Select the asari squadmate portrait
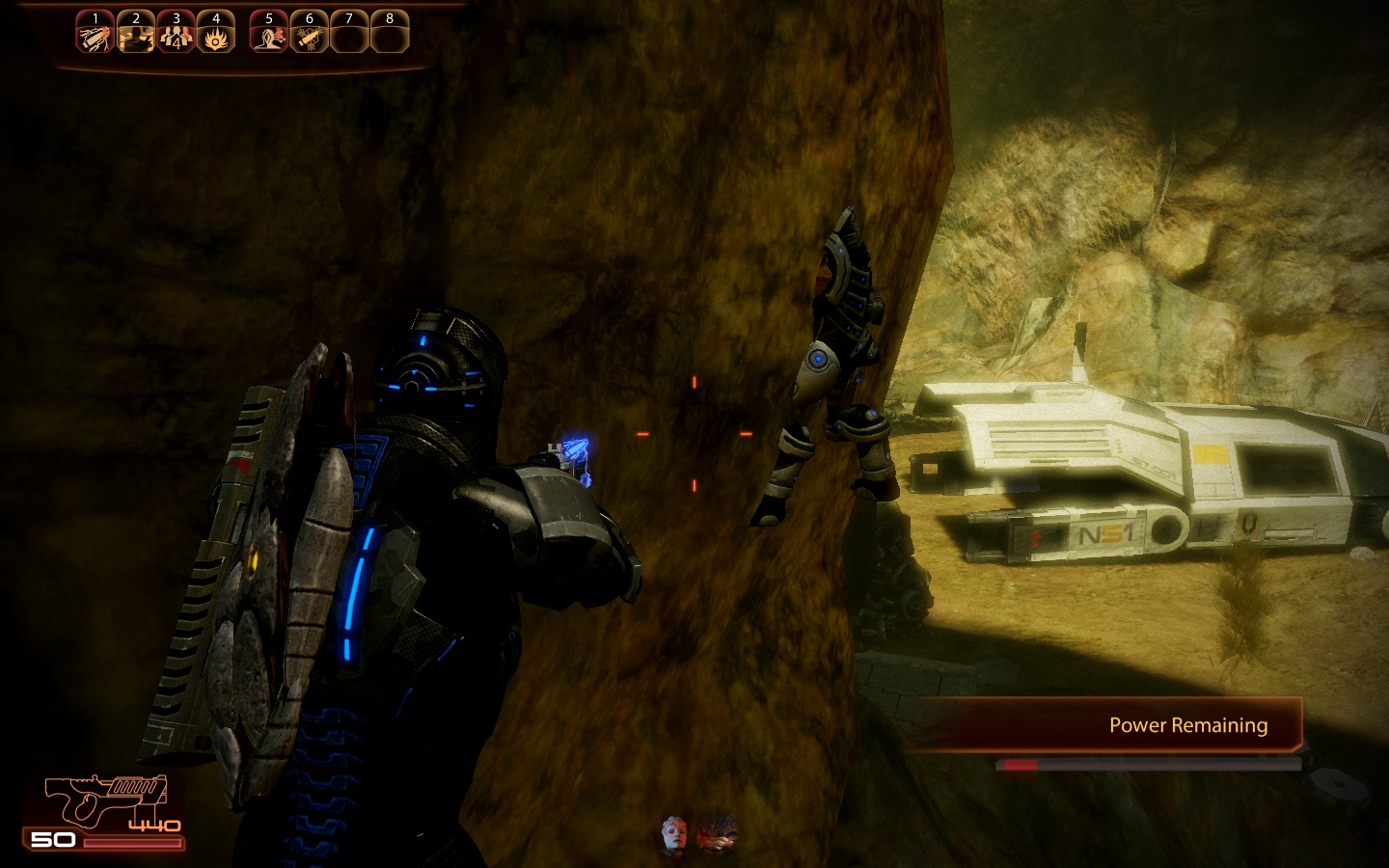The width and height of the screenshot is (1389, 868). point(674,833)
